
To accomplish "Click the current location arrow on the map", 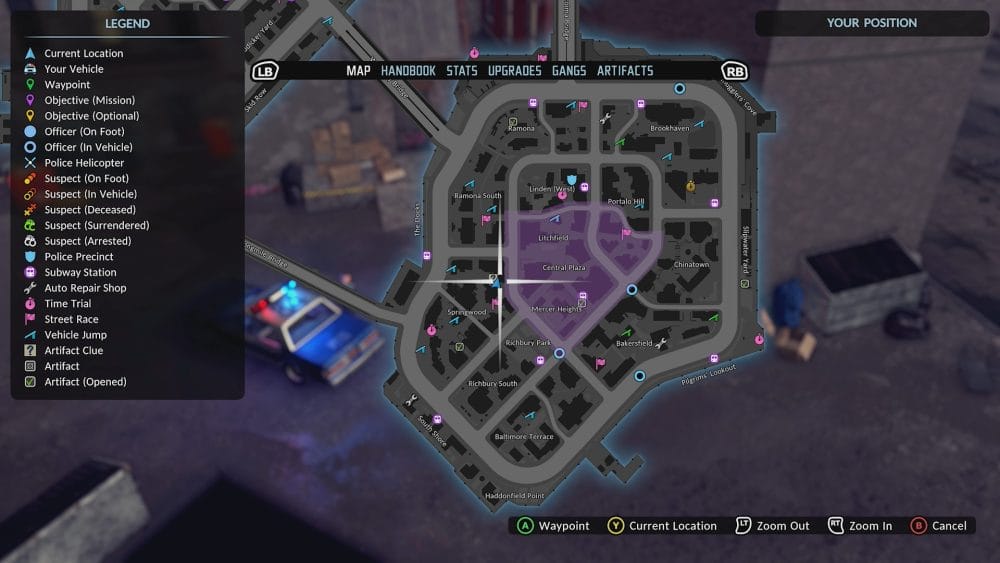I will coord(496,282).
